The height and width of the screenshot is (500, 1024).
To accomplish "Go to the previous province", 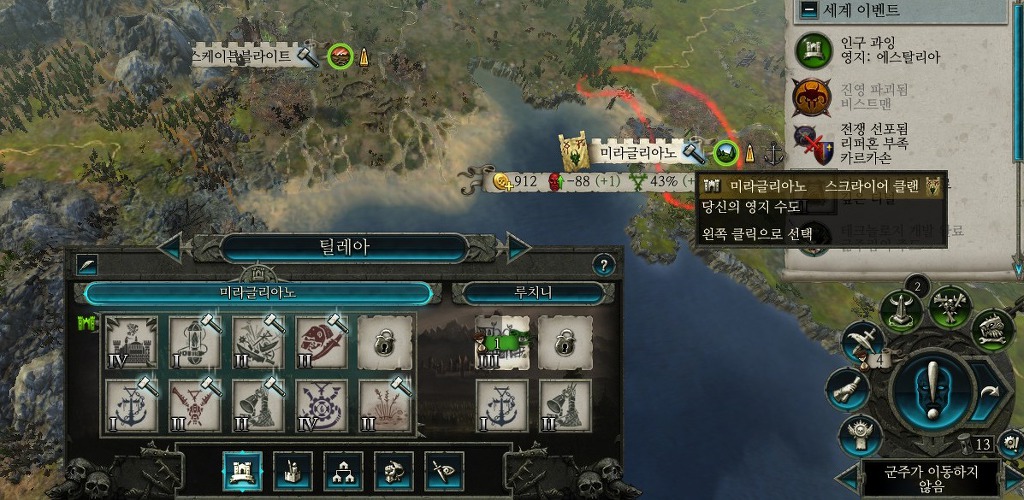I will click(x=171, y=247).
